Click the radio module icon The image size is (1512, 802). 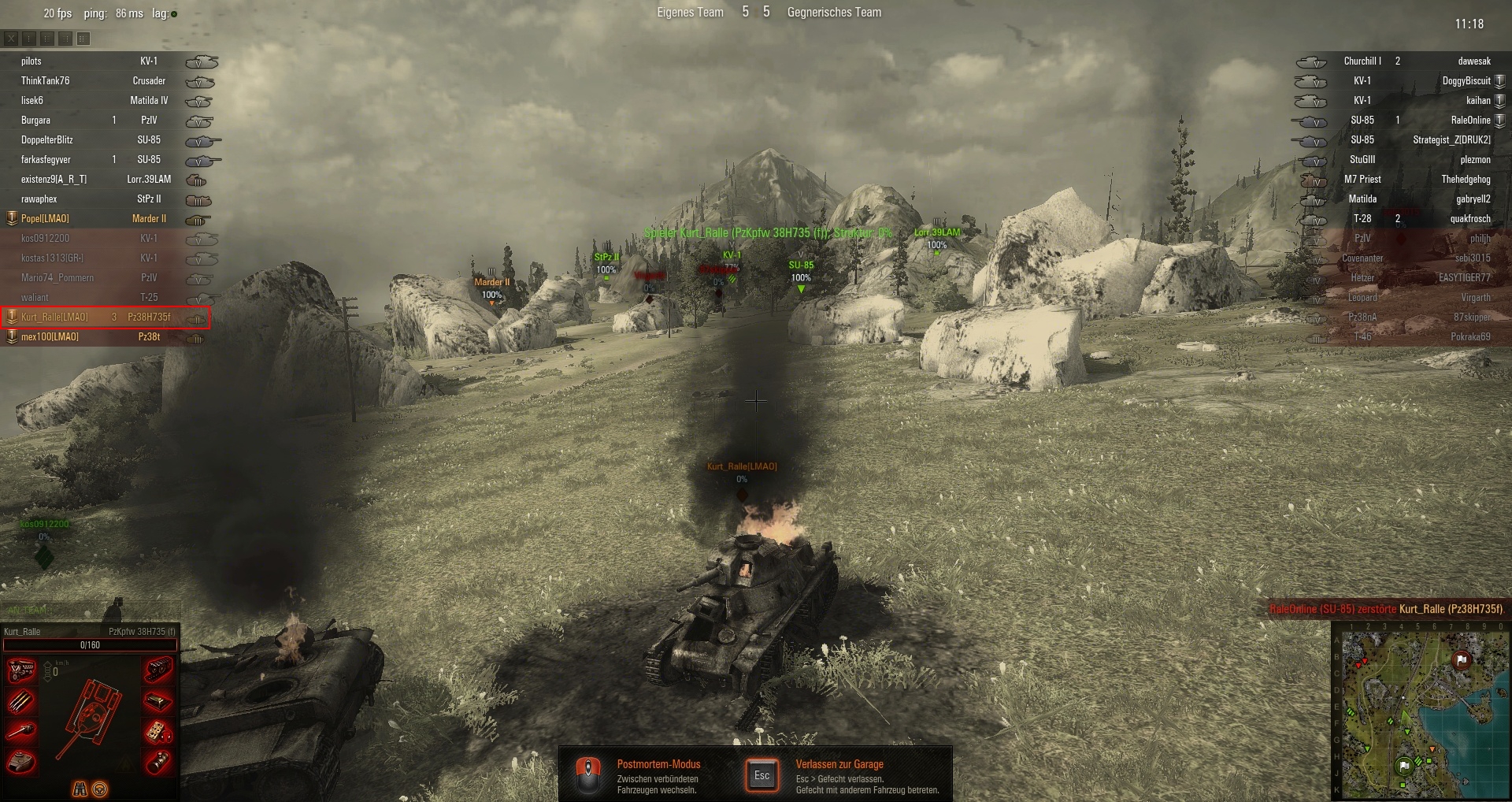coord(158,732)
